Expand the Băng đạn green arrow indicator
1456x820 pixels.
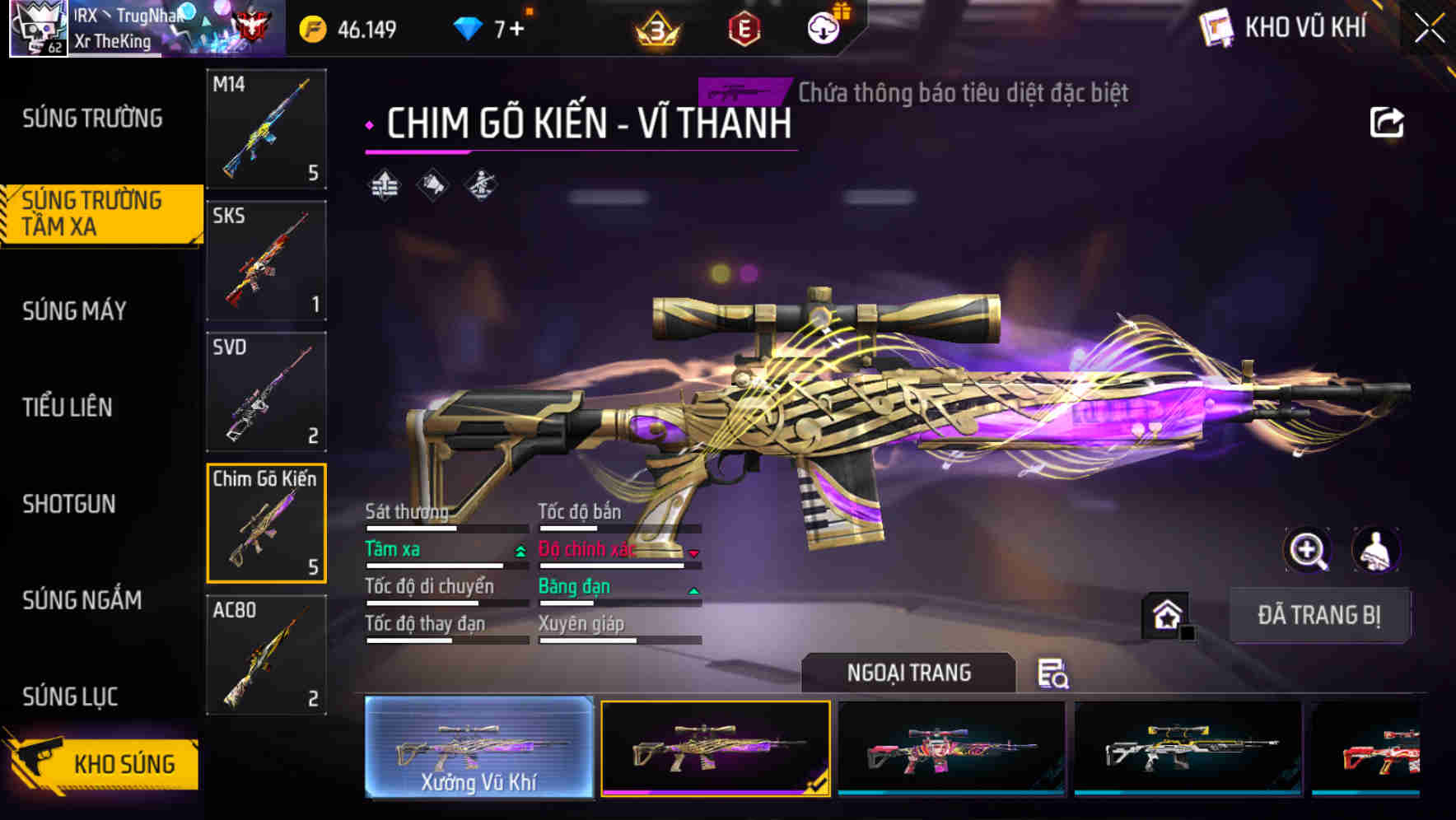pos(693,589)
